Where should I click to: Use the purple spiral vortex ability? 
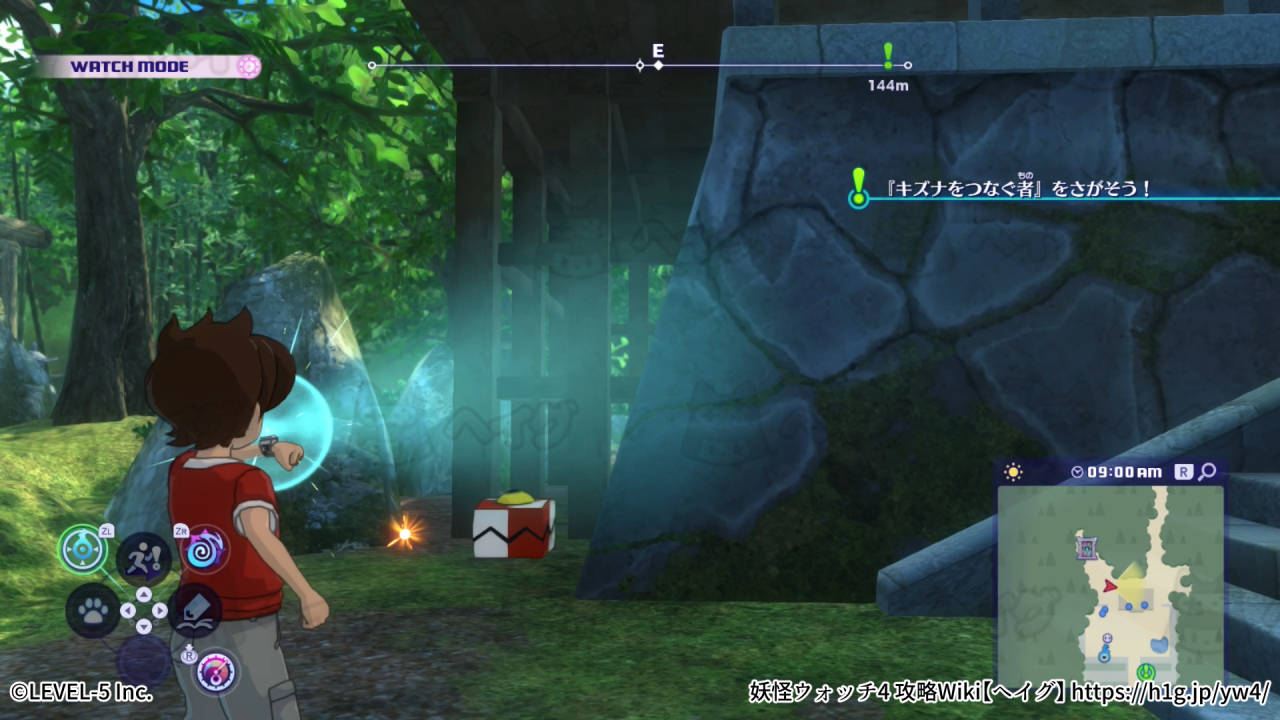204,549
